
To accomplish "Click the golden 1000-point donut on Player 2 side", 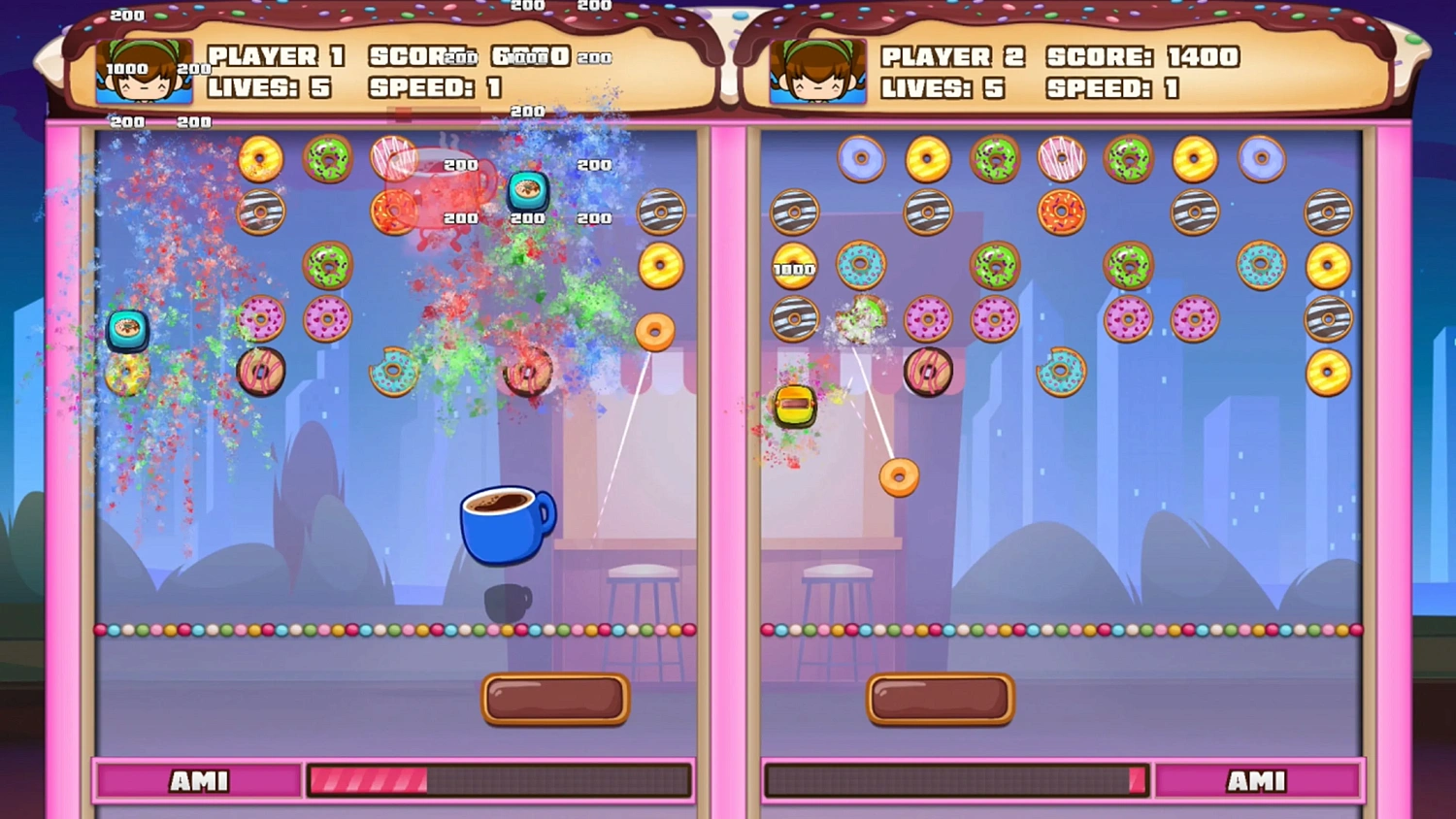I will coord(793,267).
